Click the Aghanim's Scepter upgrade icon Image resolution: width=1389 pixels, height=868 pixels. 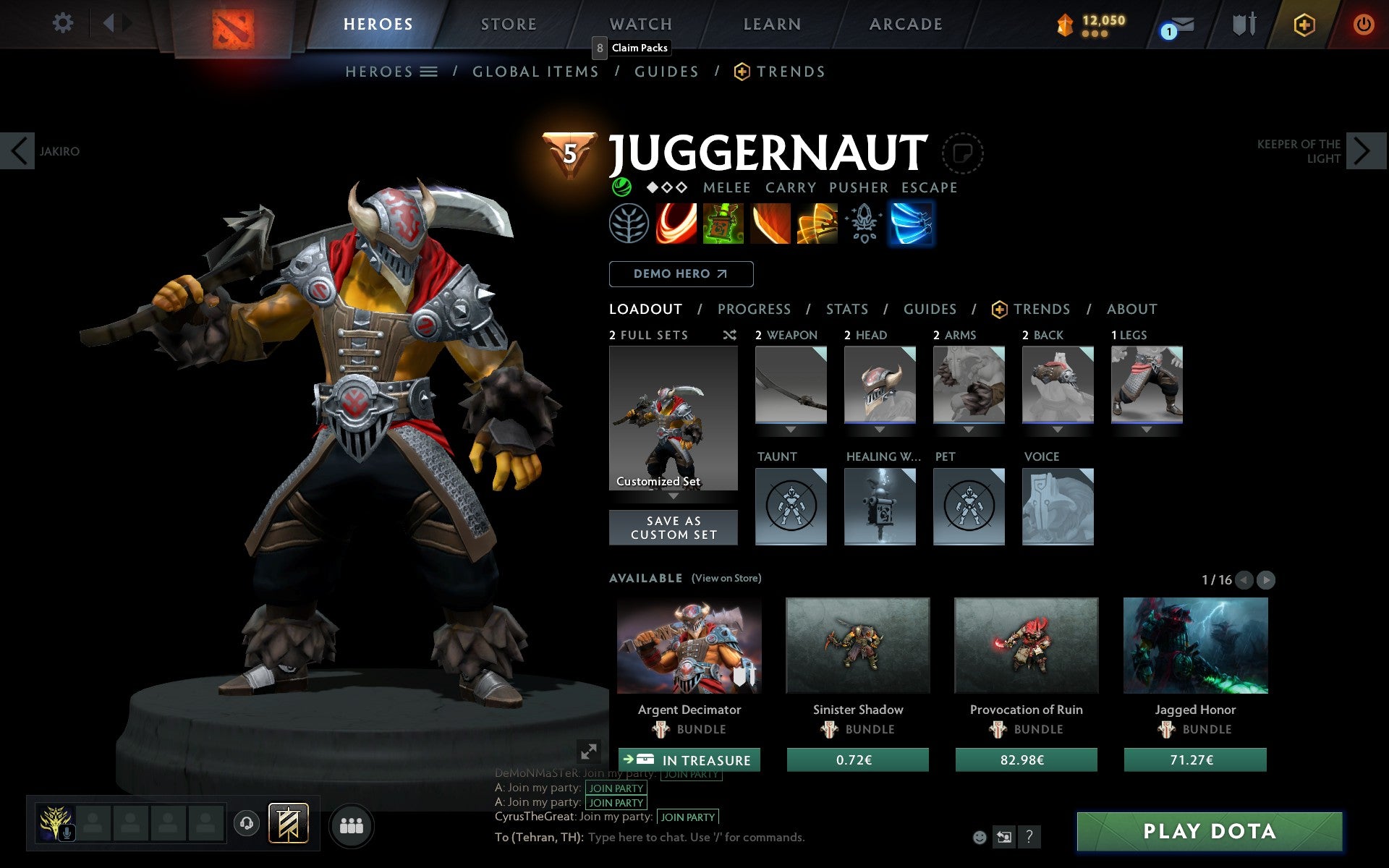(x=863, y=224)
